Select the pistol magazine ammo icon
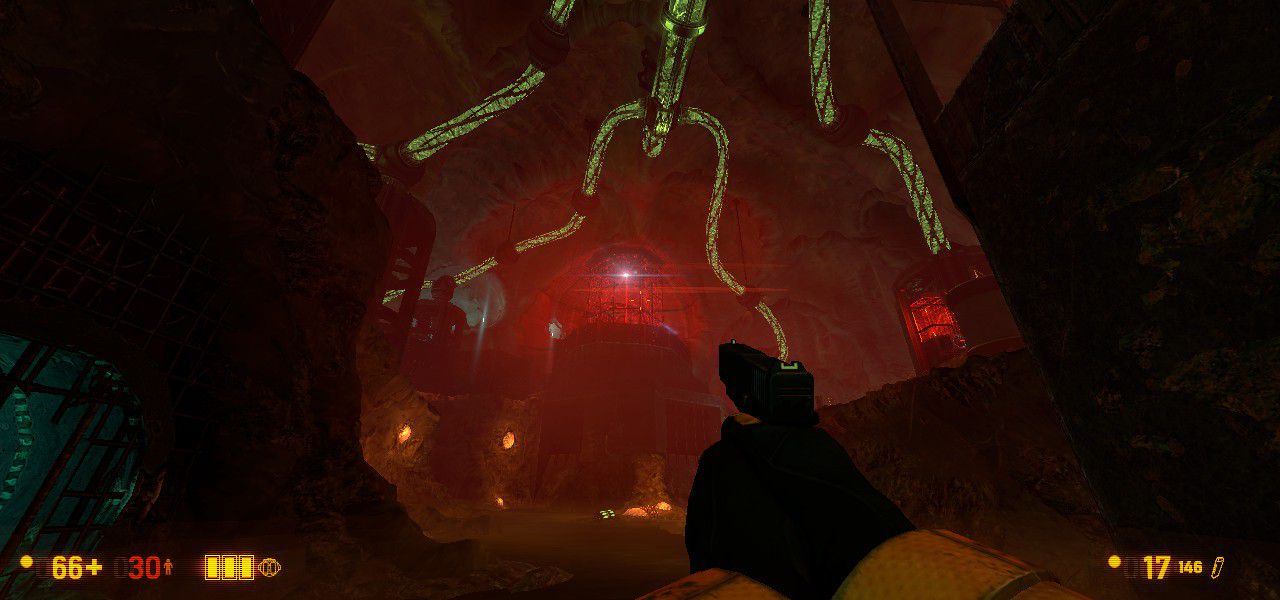This screenshot has width=1280, height=600. click(1217, 567)
